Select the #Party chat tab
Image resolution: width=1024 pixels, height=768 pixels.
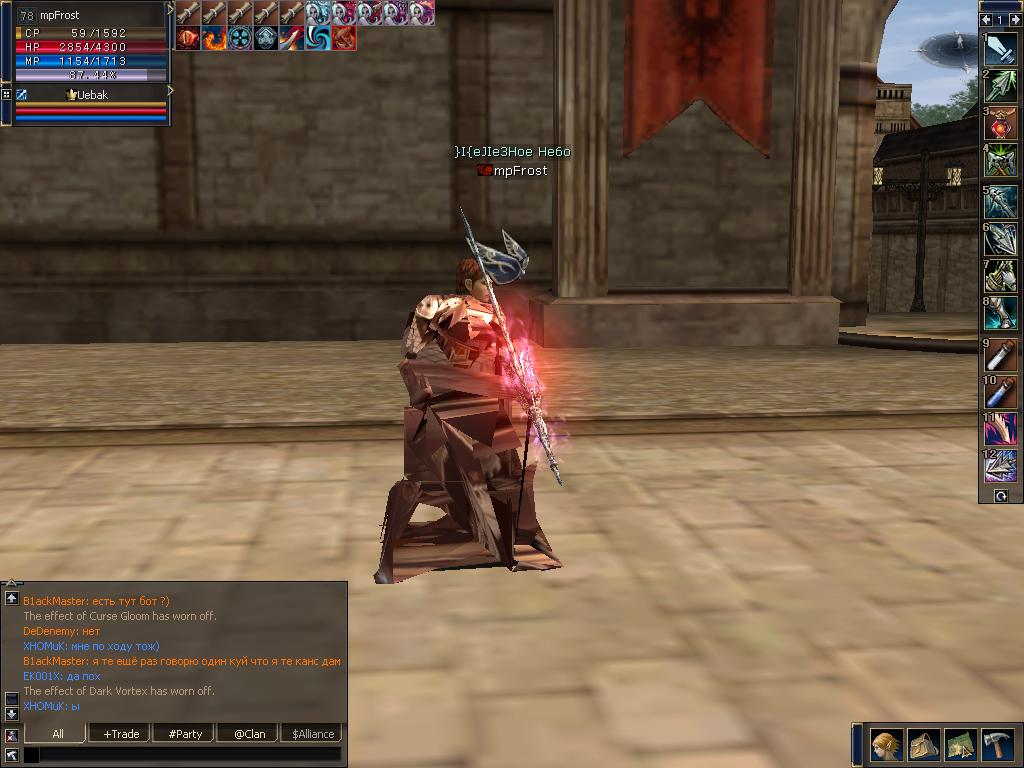(x=185, y=734)
